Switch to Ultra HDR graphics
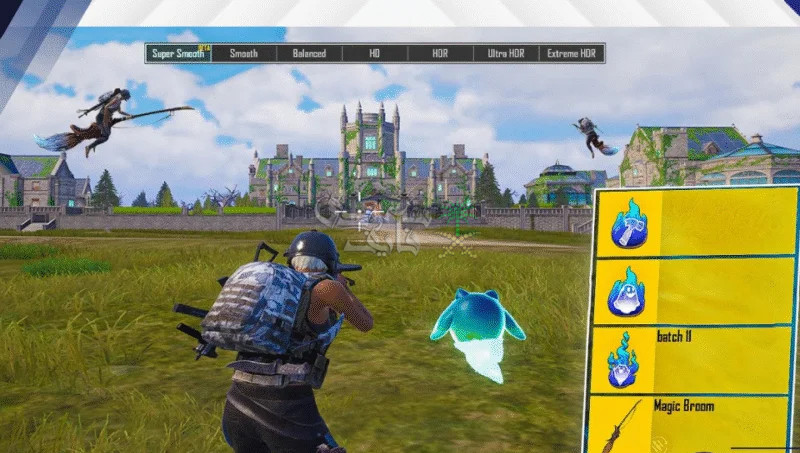 coord(506,53)
